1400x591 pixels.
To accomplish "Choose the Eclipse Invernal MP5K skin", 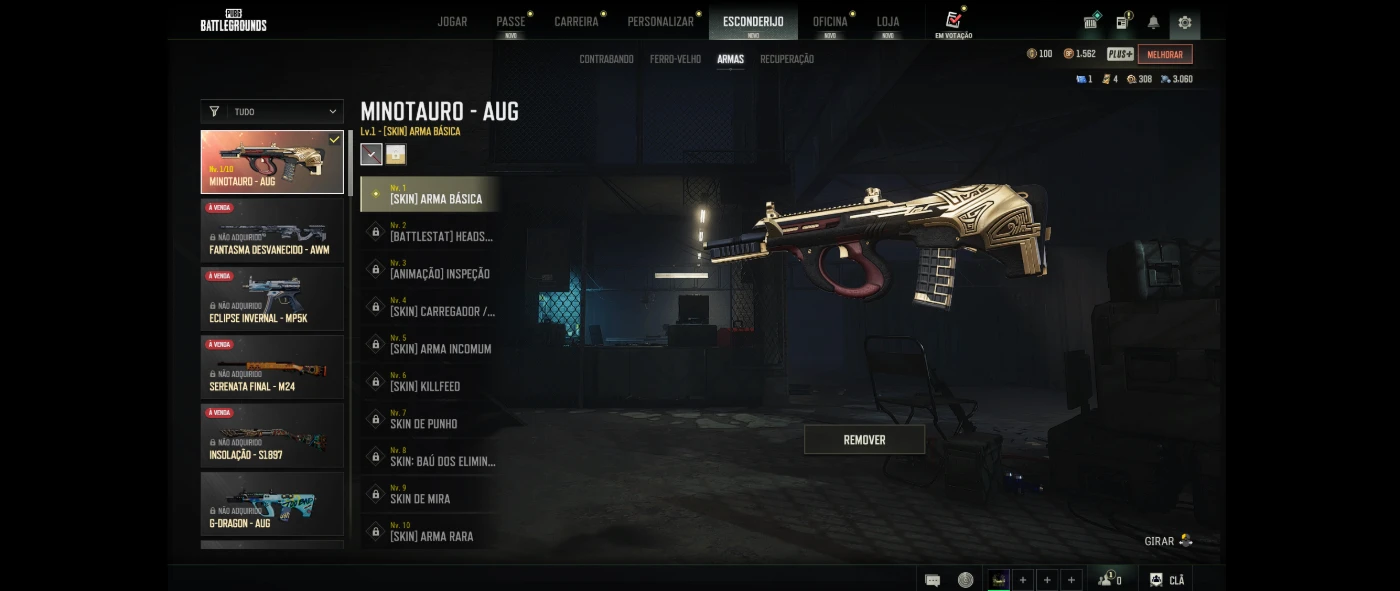I will pos(272,298).
